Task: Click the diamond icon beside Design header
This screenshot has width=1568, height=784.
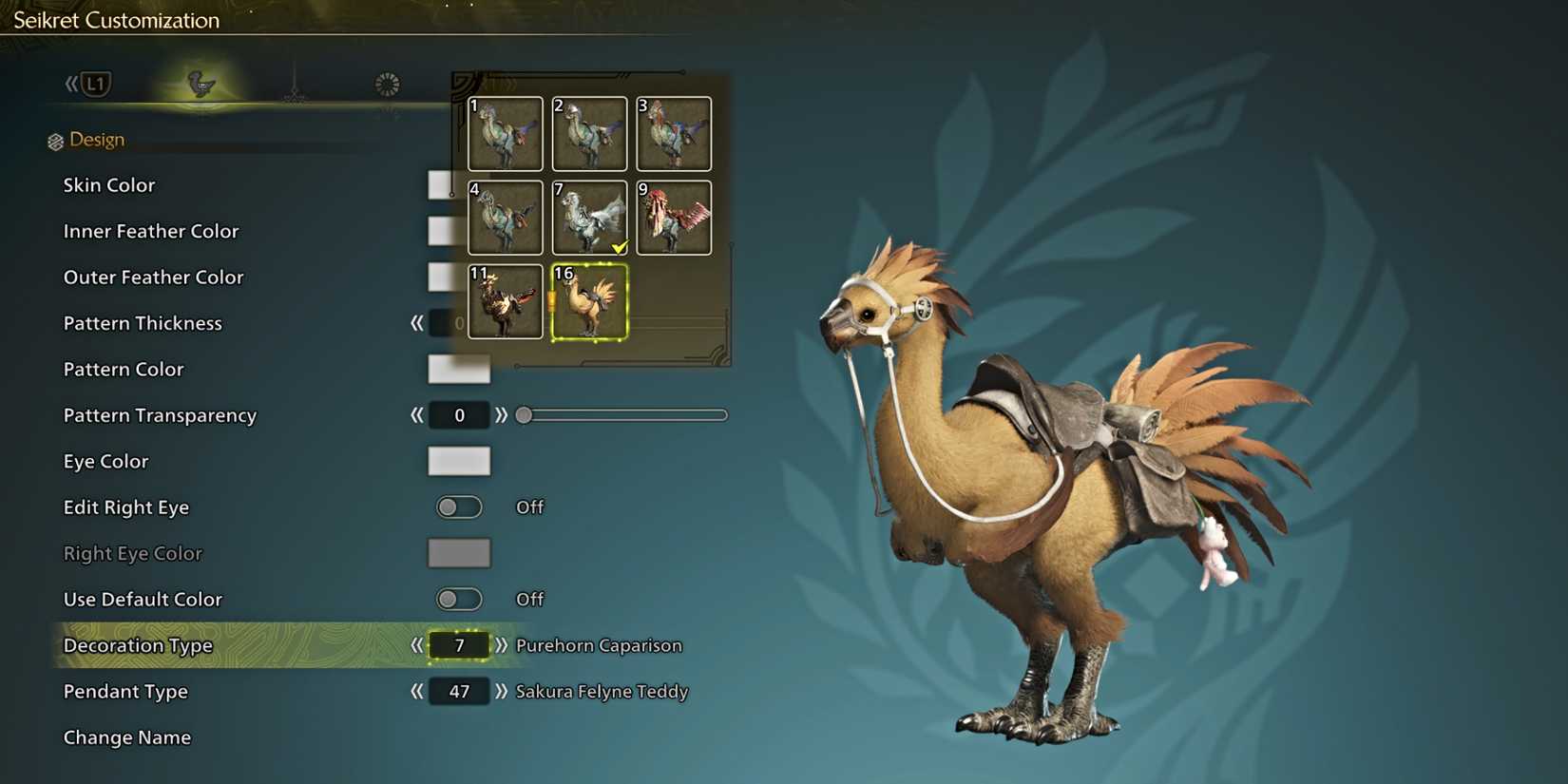Action: (55, 140)
